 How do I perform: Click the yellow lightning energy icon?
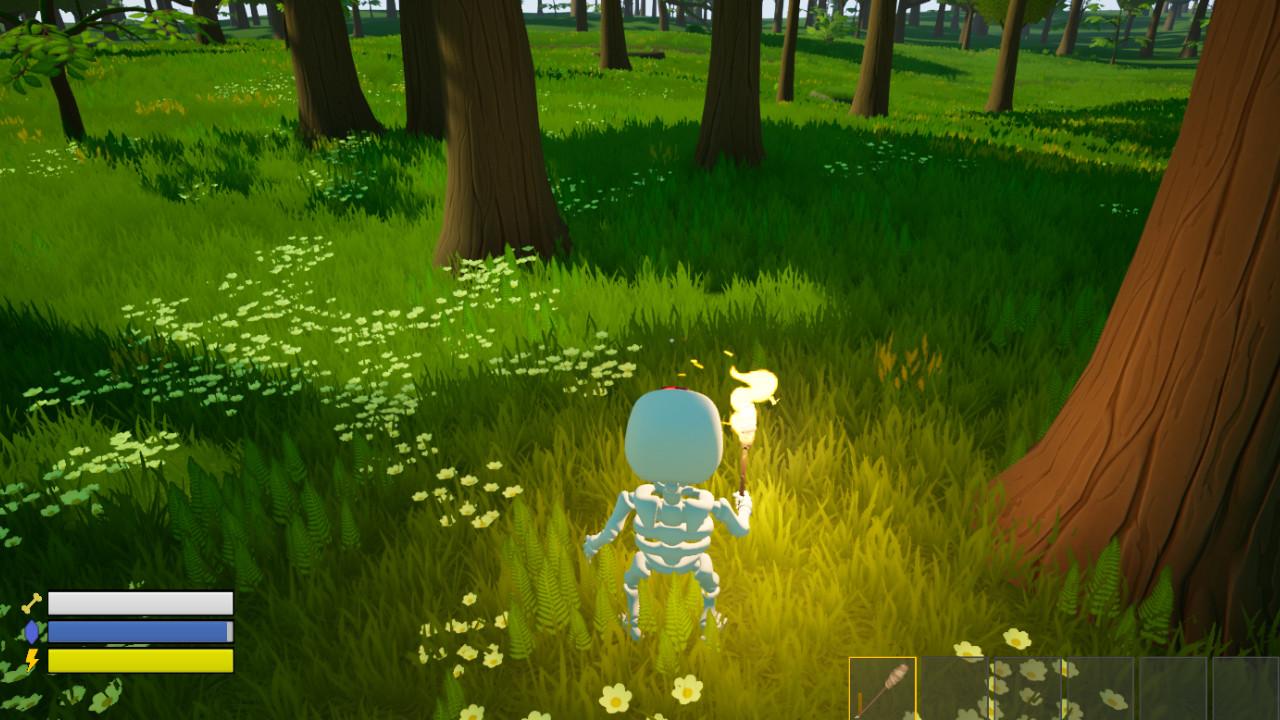tap(31, 660)
